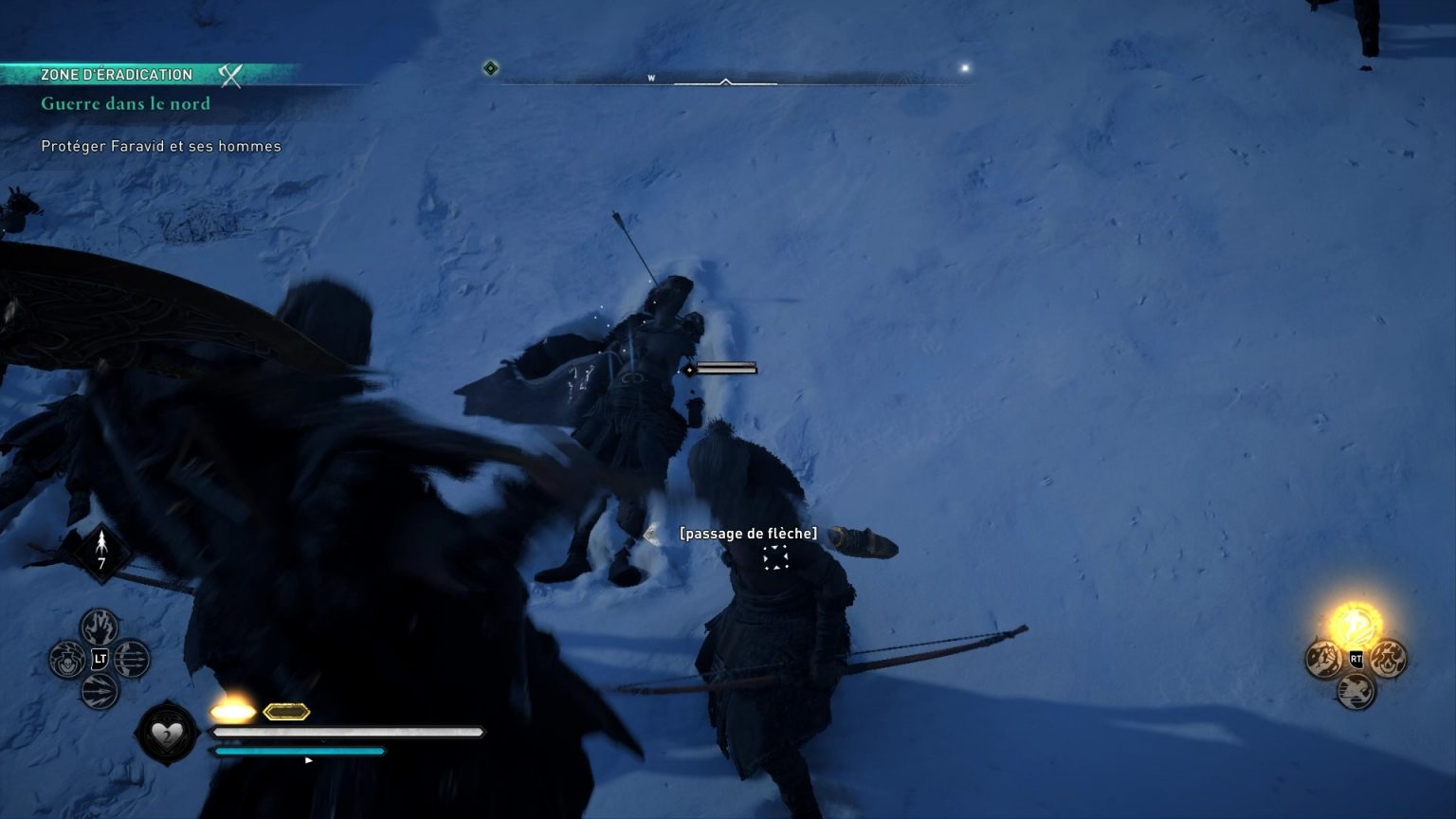This screenshot has width=1456, height=819.
Task: Select the triple harpoon ability right of LT
Action: (x=132, y=659)
